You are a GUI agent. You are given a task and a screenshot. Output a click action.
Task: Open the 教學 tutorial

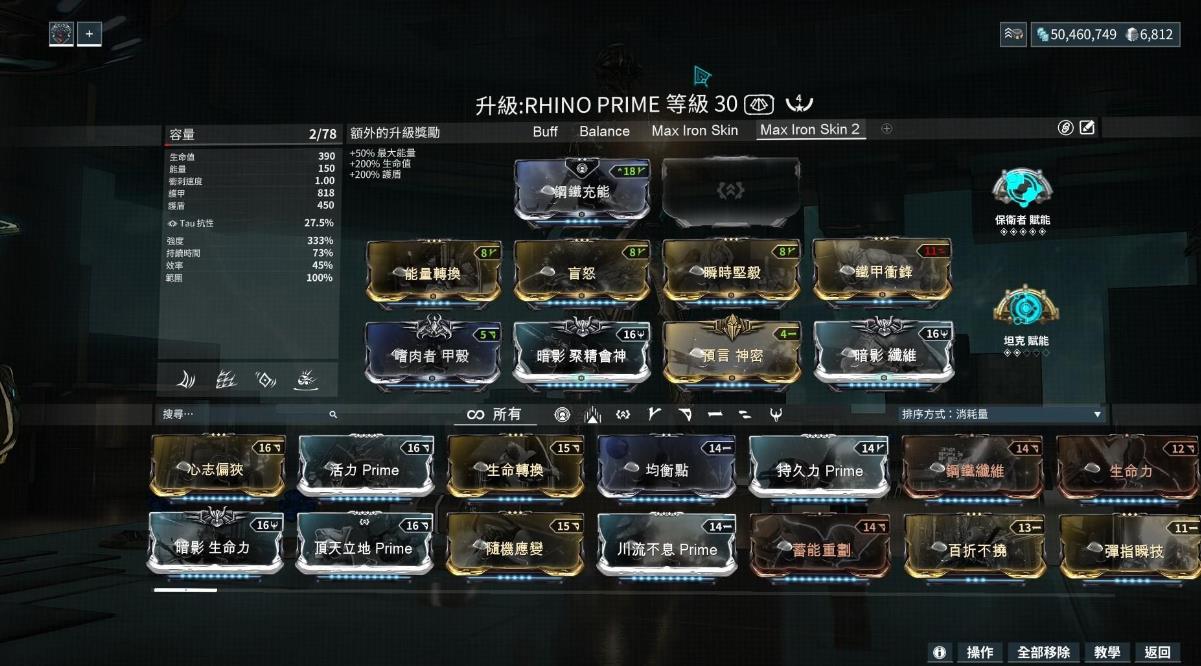coord(1107,652)
